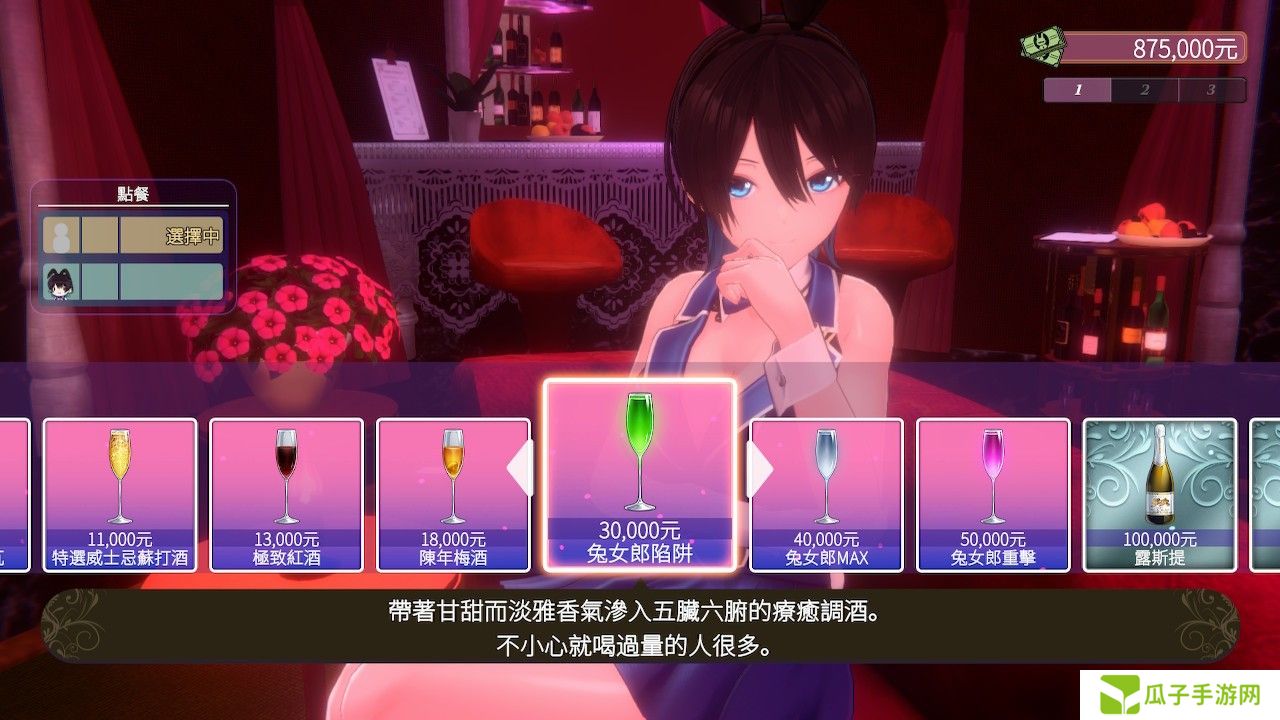The image size is (1280, 720).
Task: Click the right arrow beside the selected drink
Action: pos(760,470)
